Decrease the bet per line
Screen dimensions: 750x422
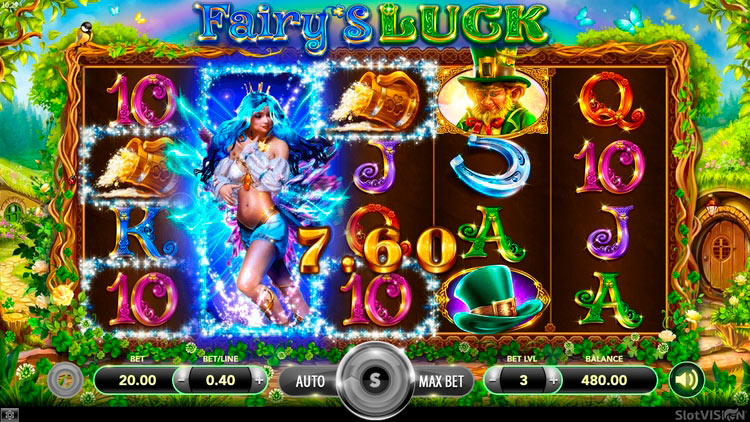pyautogui.click(x=181, y=380)
